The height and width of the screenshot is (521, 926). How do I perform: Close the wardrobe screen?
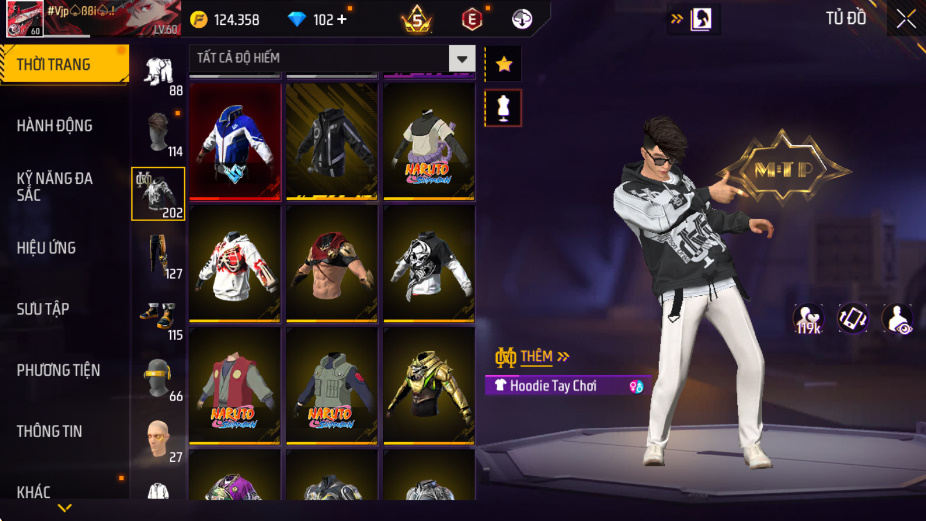[x=905, y=18]
